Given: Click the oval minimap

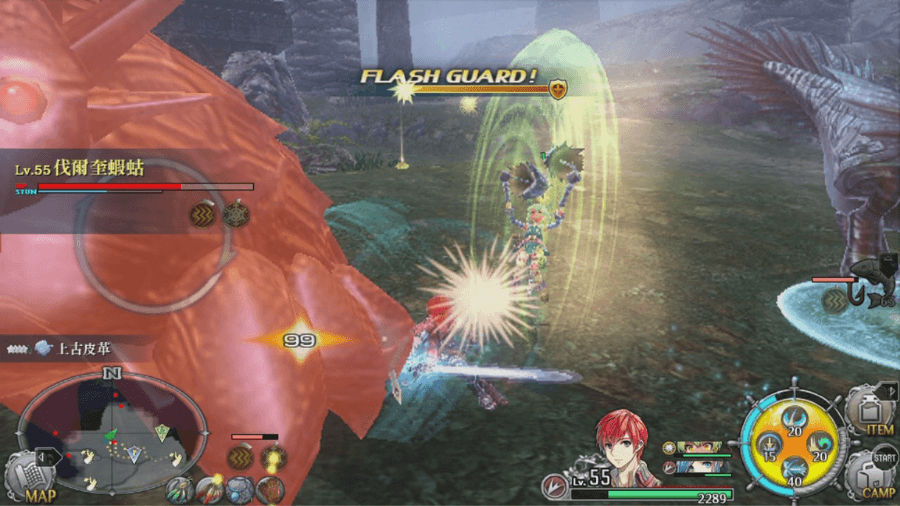Looking at the screenshot, I should [x=112, y=432].
